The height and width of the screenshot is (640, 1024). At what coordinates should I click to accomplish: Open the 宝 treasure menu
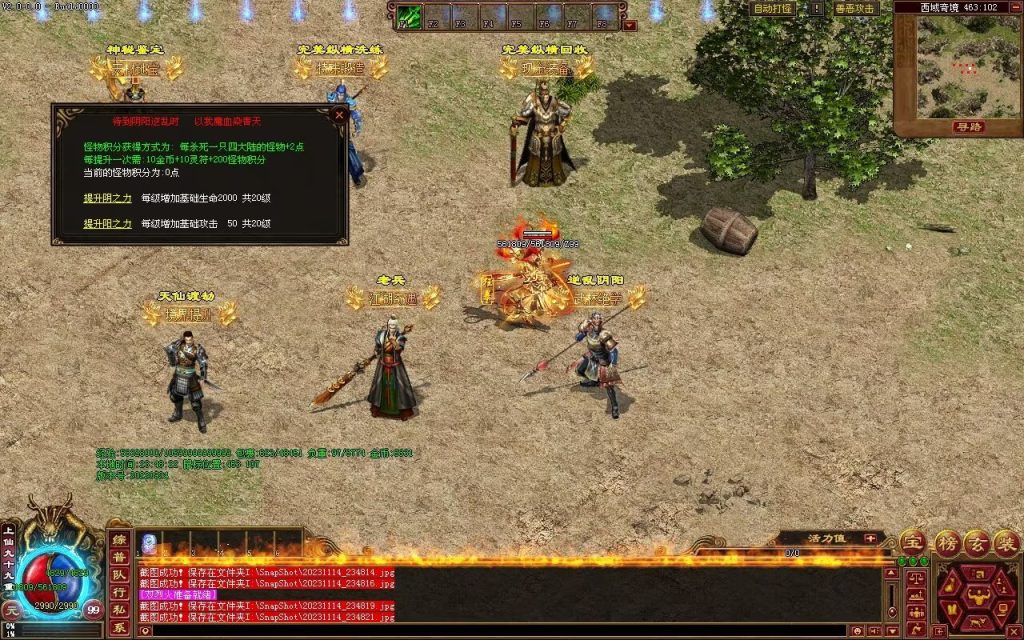(x=912, y=542)
